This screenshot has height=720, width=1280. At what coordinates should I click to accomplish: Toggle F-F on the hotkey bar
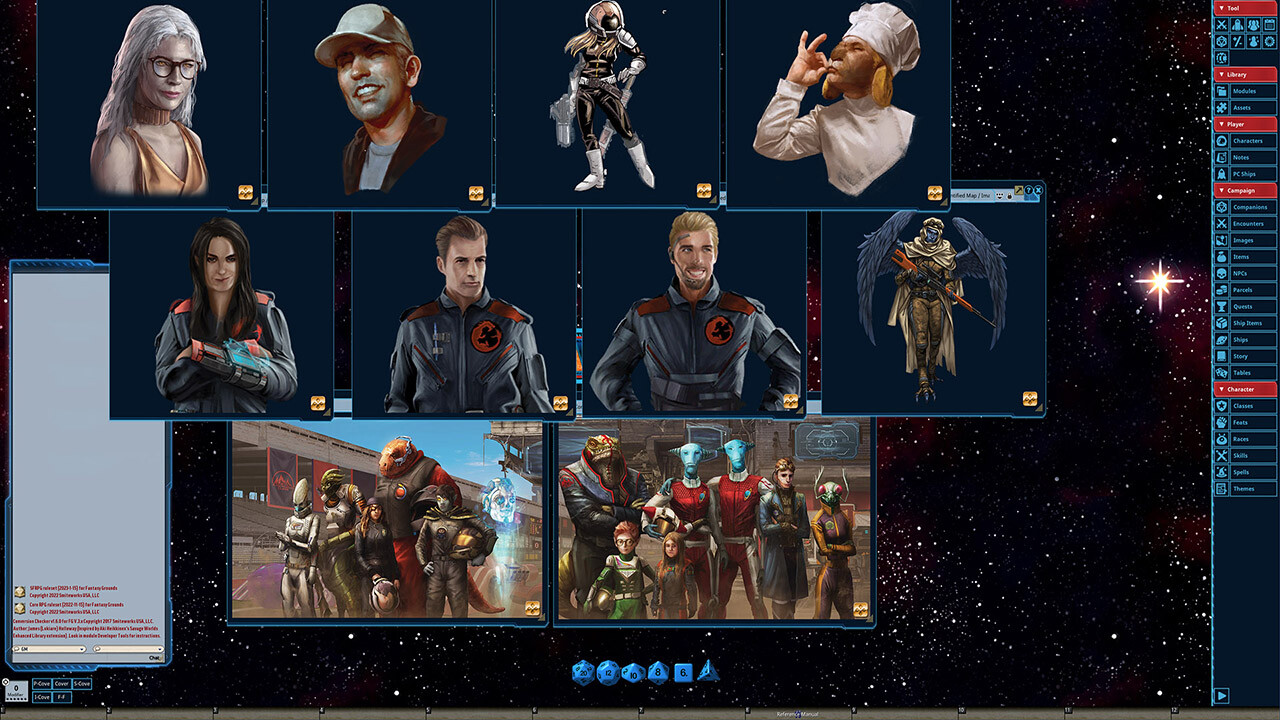(x=60, y=696)
